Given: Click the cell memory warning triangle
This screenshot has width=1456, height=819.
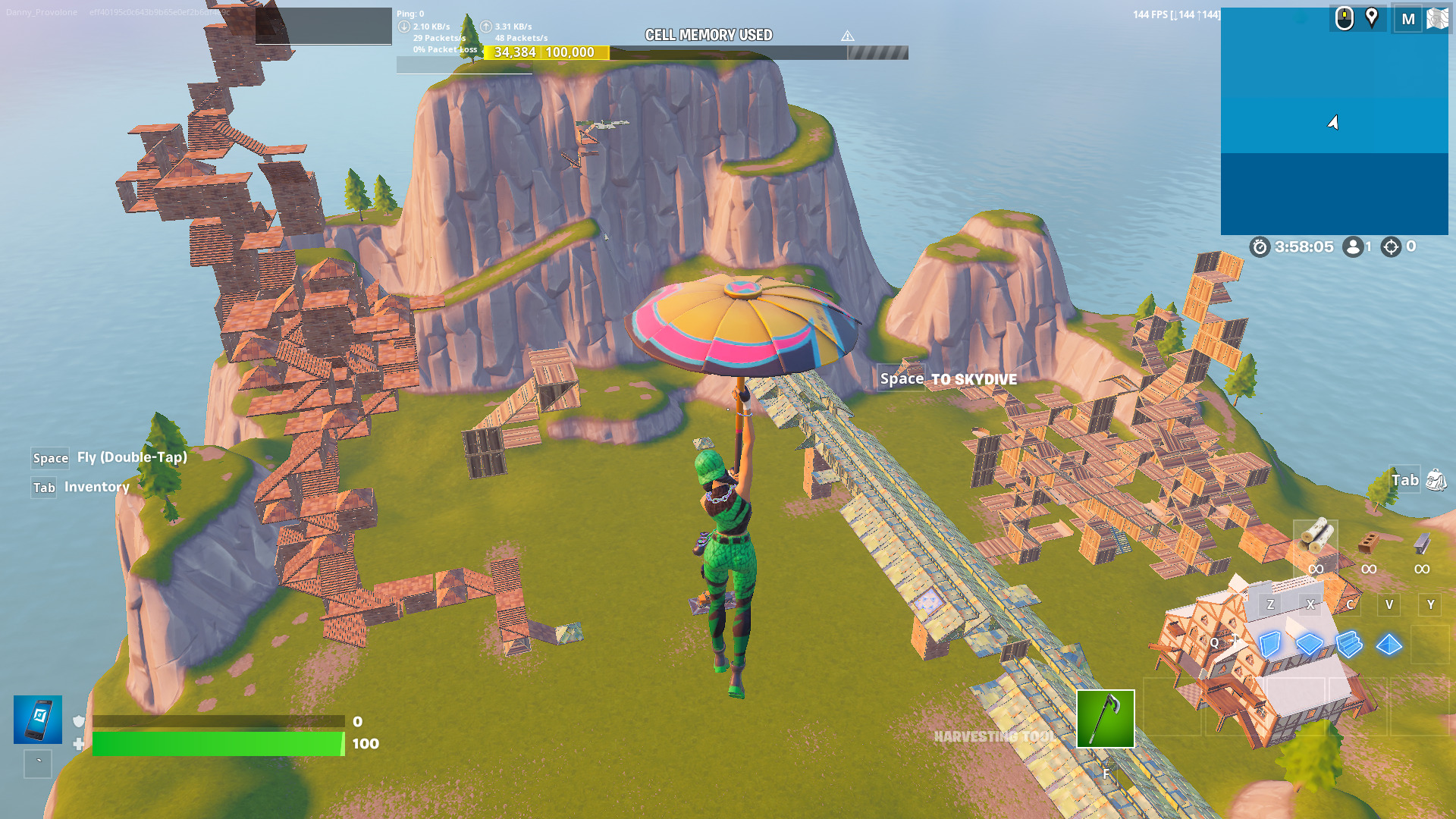Looking at the screenshot, I should pyautogui.click(x=848, y=36).
